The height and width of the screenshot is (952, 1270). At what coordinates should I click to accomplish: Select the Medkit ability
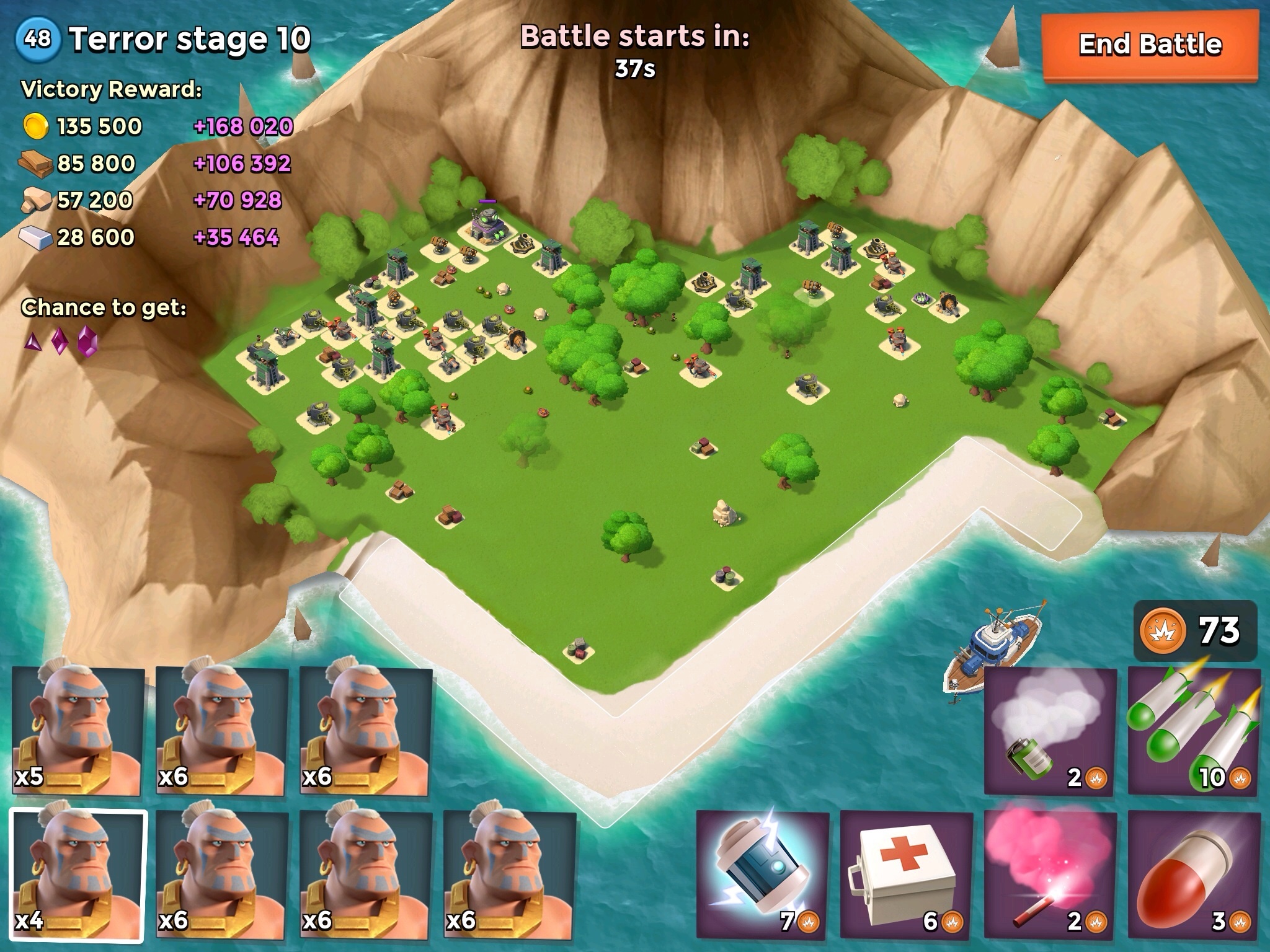[x=907, y=874]
